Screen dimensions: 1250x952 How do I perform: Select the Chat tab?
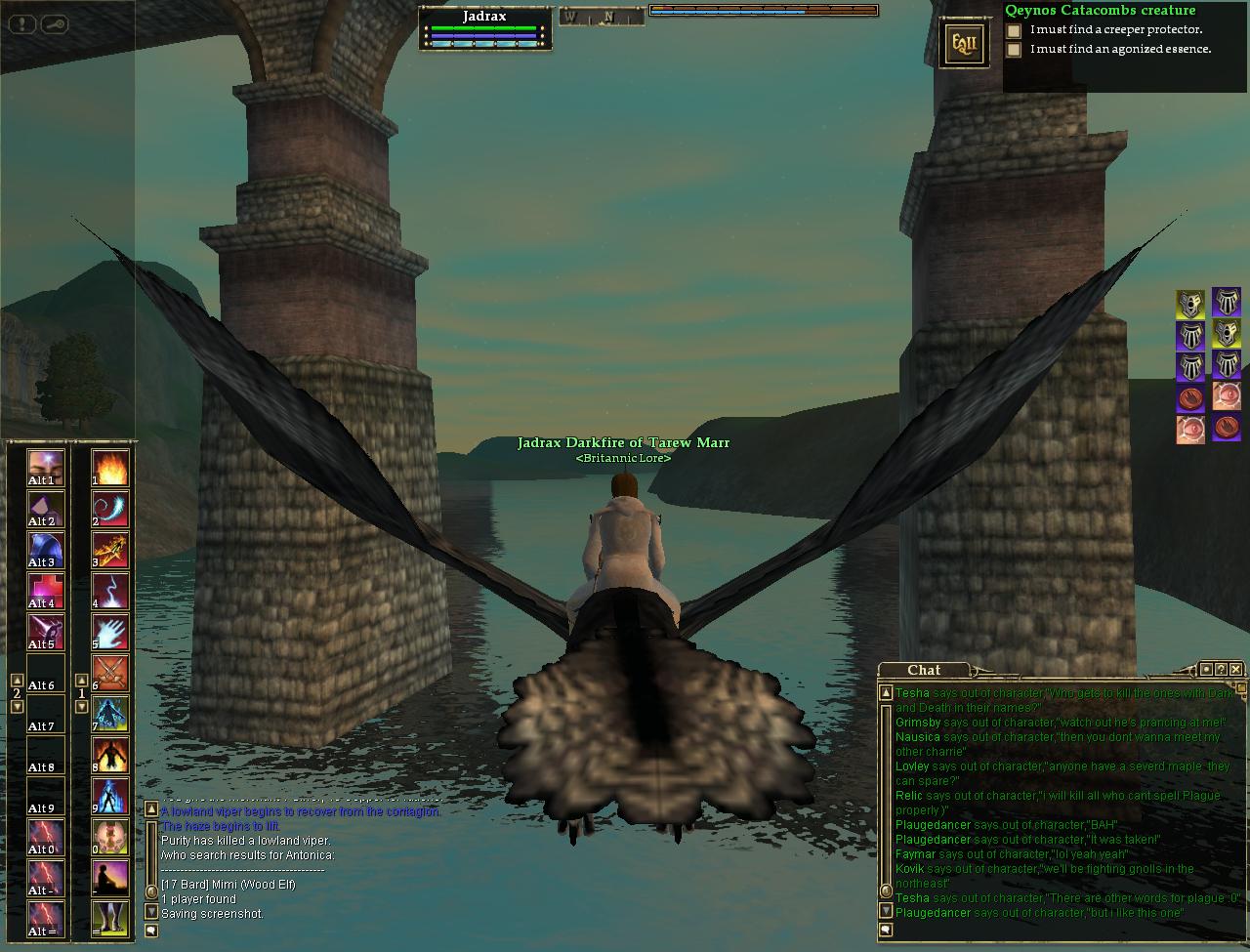click(x=924, y=670)
